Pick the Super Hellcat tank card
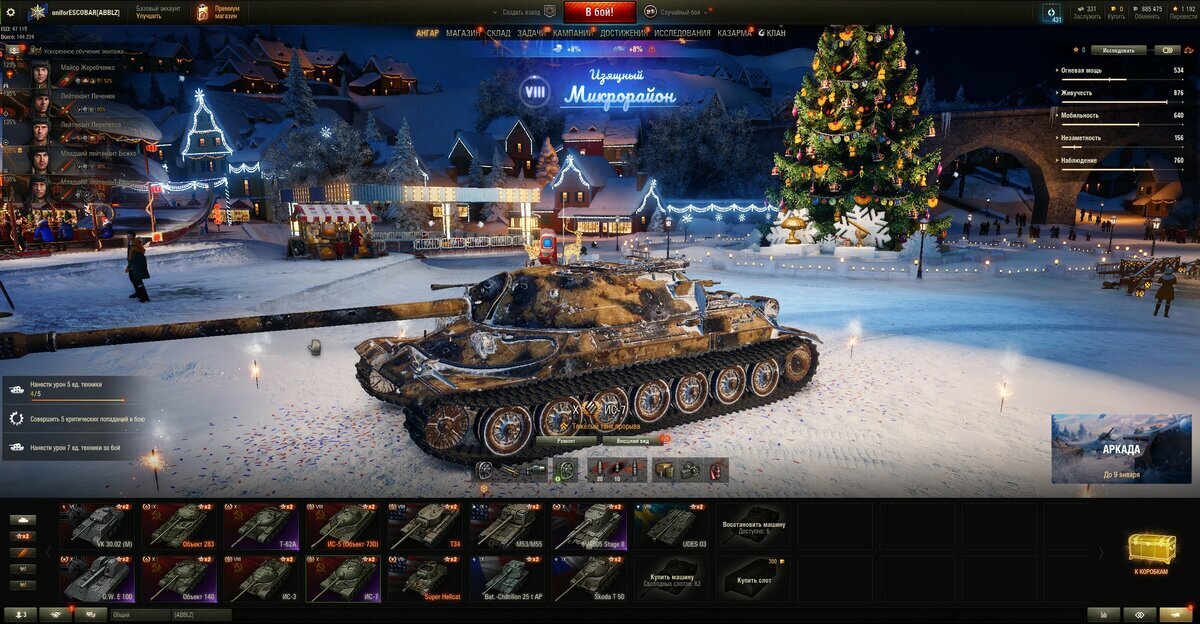1200x624 pixels. click(x=426, y=579)
